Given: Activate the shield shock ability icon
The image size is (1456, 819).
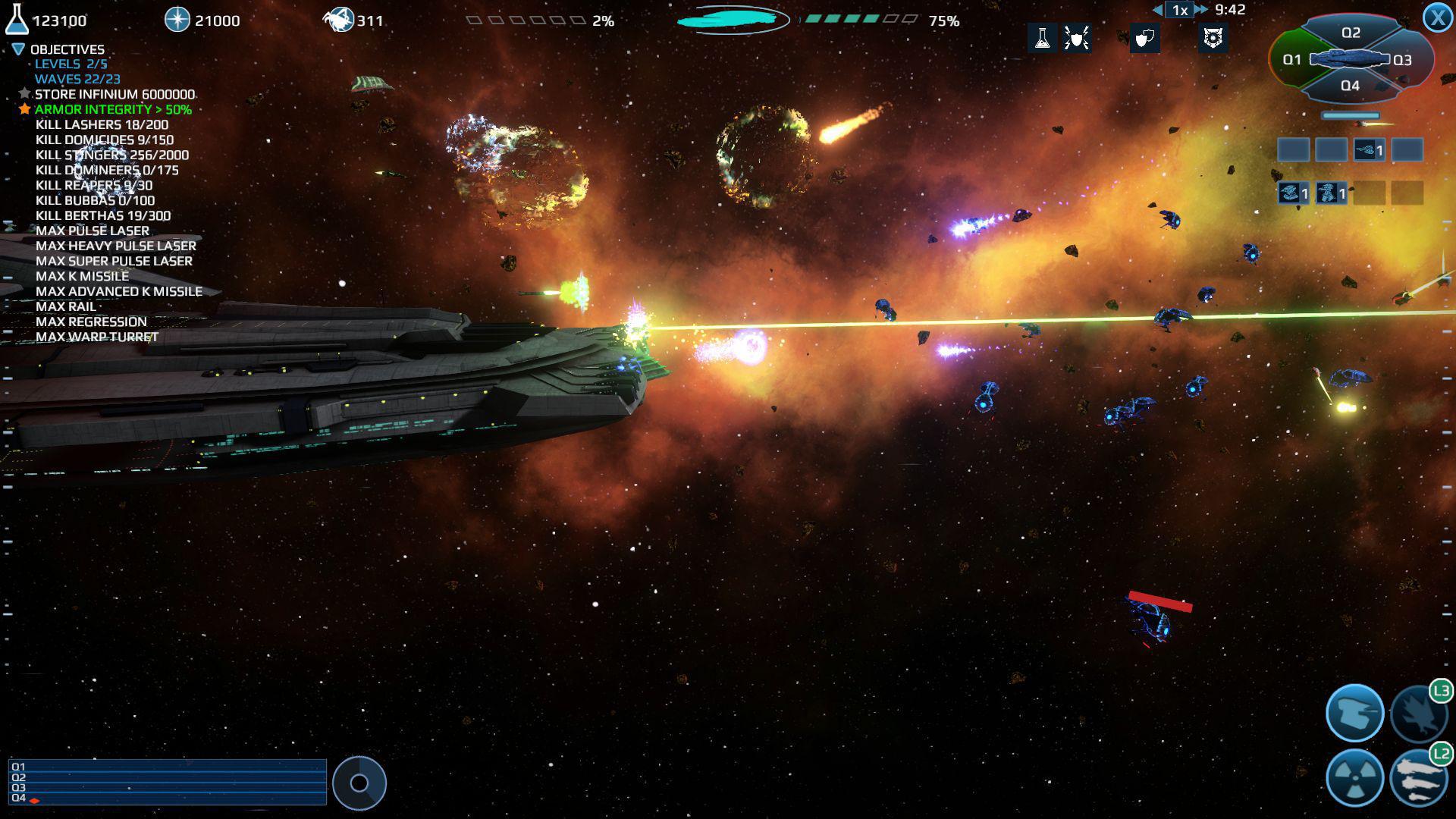Looking at the screenshot, I should coord(1077,38).
